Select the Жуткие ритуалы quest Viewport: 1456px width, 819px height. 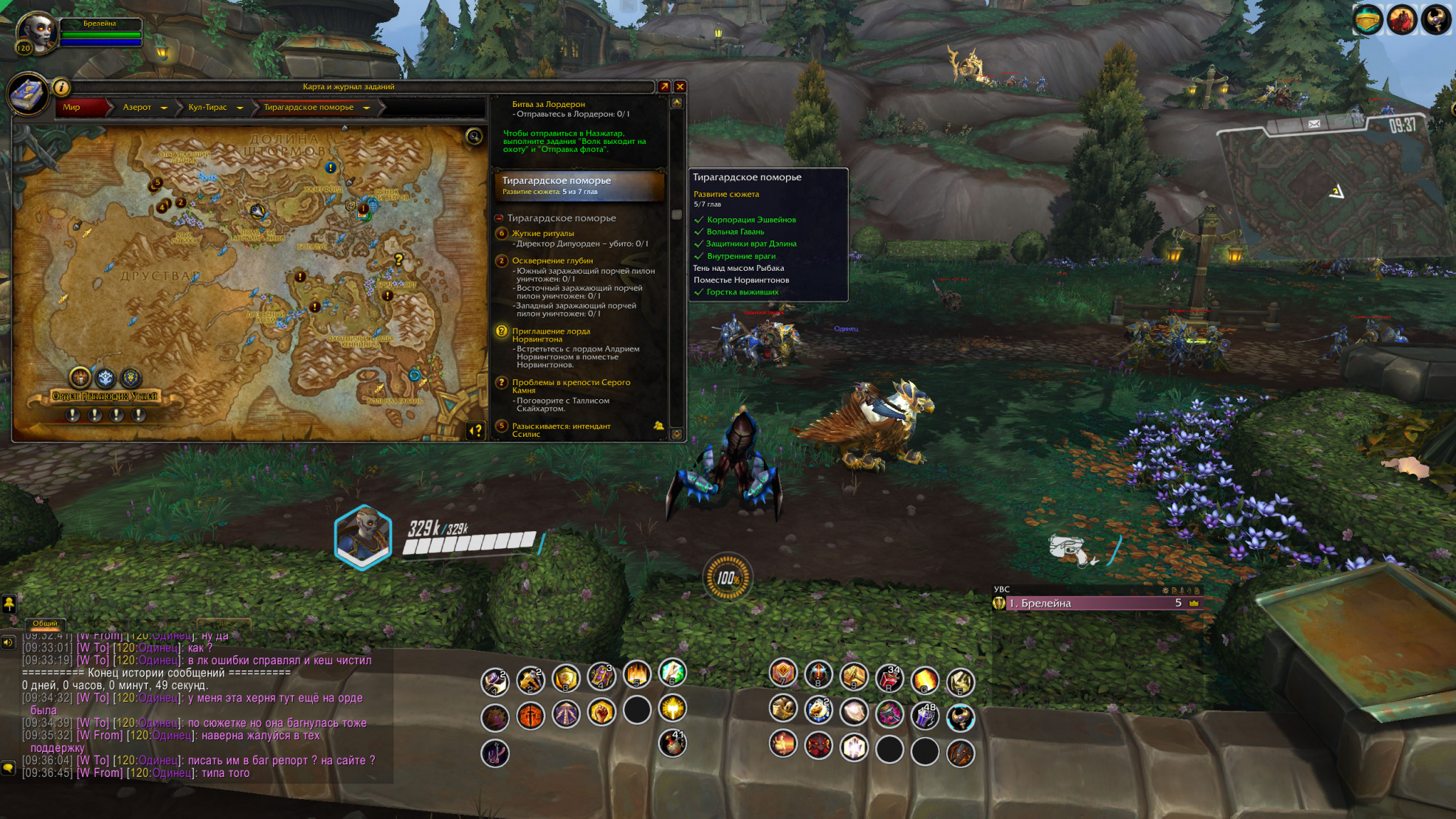point(542,233)
